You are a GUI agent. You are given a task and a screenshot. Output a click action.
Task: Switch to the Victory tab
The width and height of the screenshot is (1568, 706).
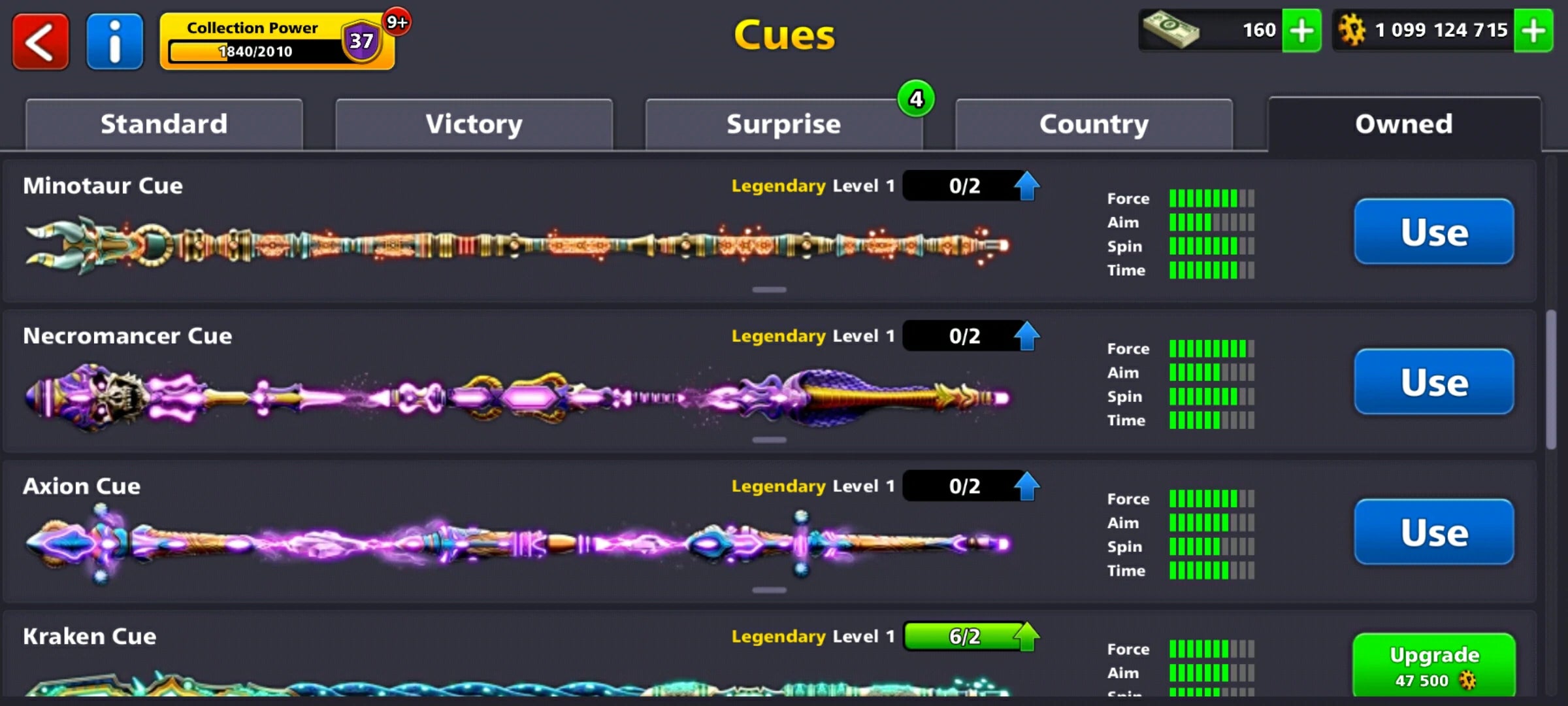(473, 124)
